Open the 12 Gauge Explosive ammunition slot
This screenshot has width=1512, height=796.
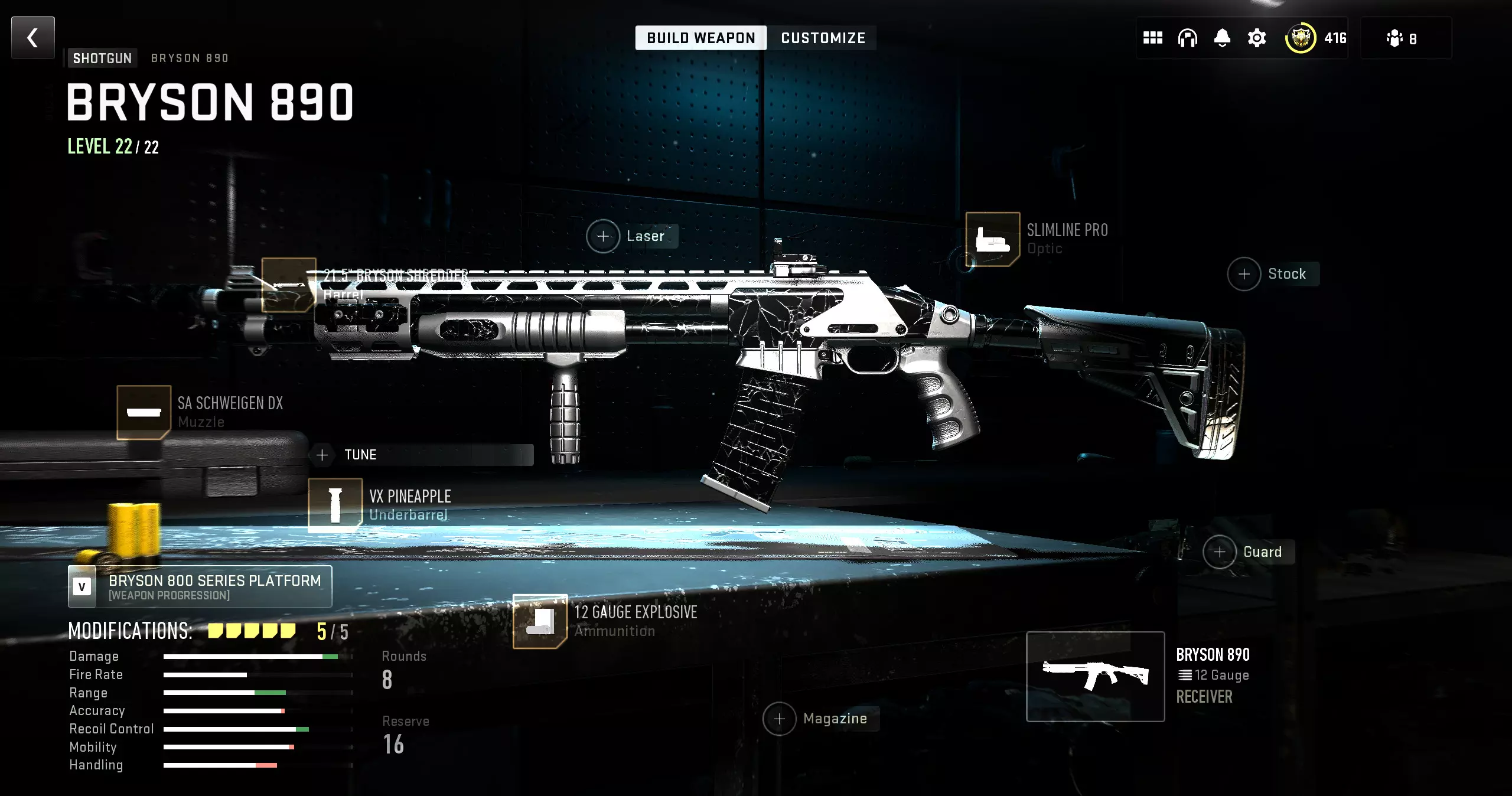point(540,621)
